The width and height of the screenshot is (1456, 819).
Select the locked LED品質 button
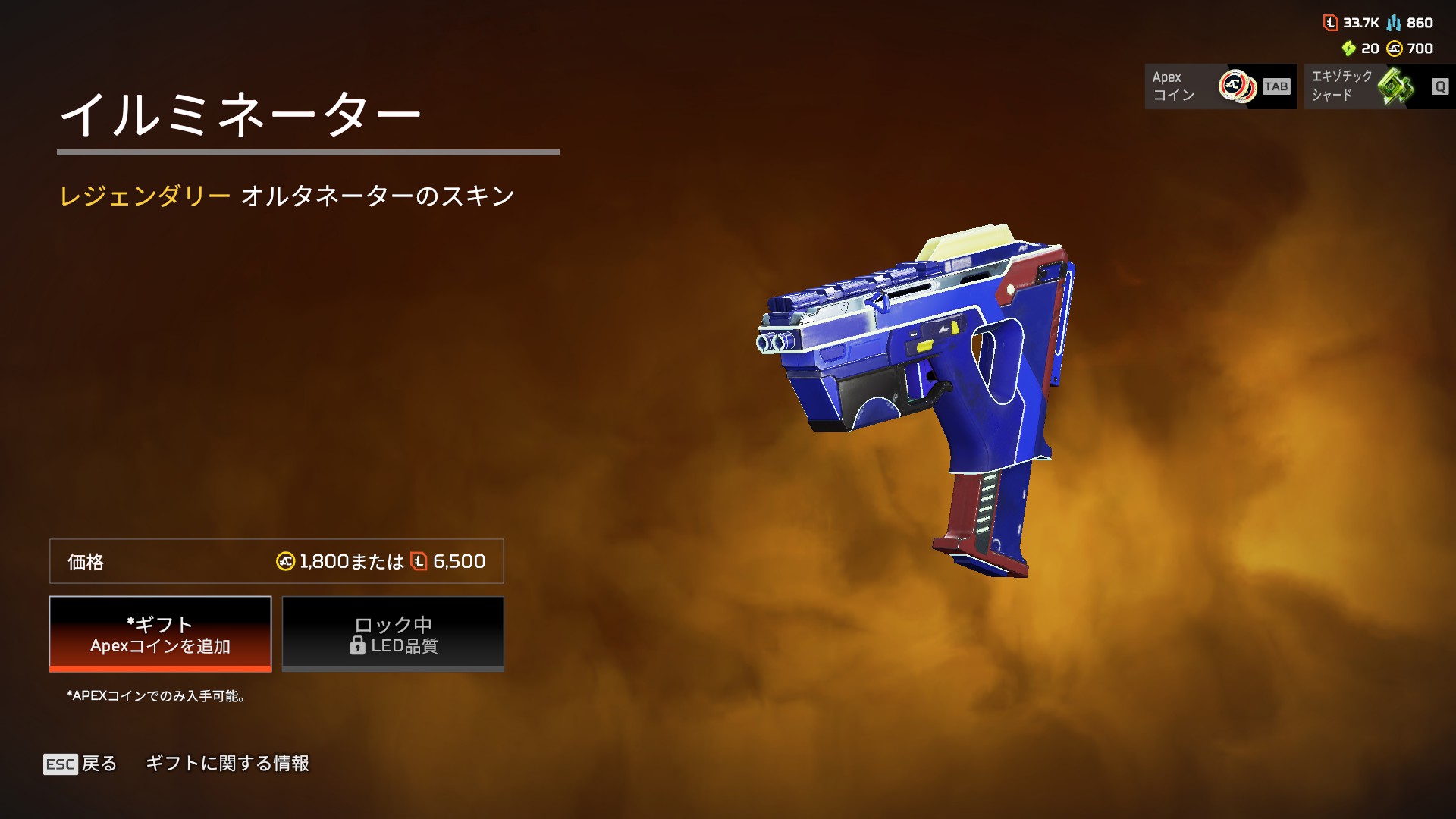[x=393, y=634]
